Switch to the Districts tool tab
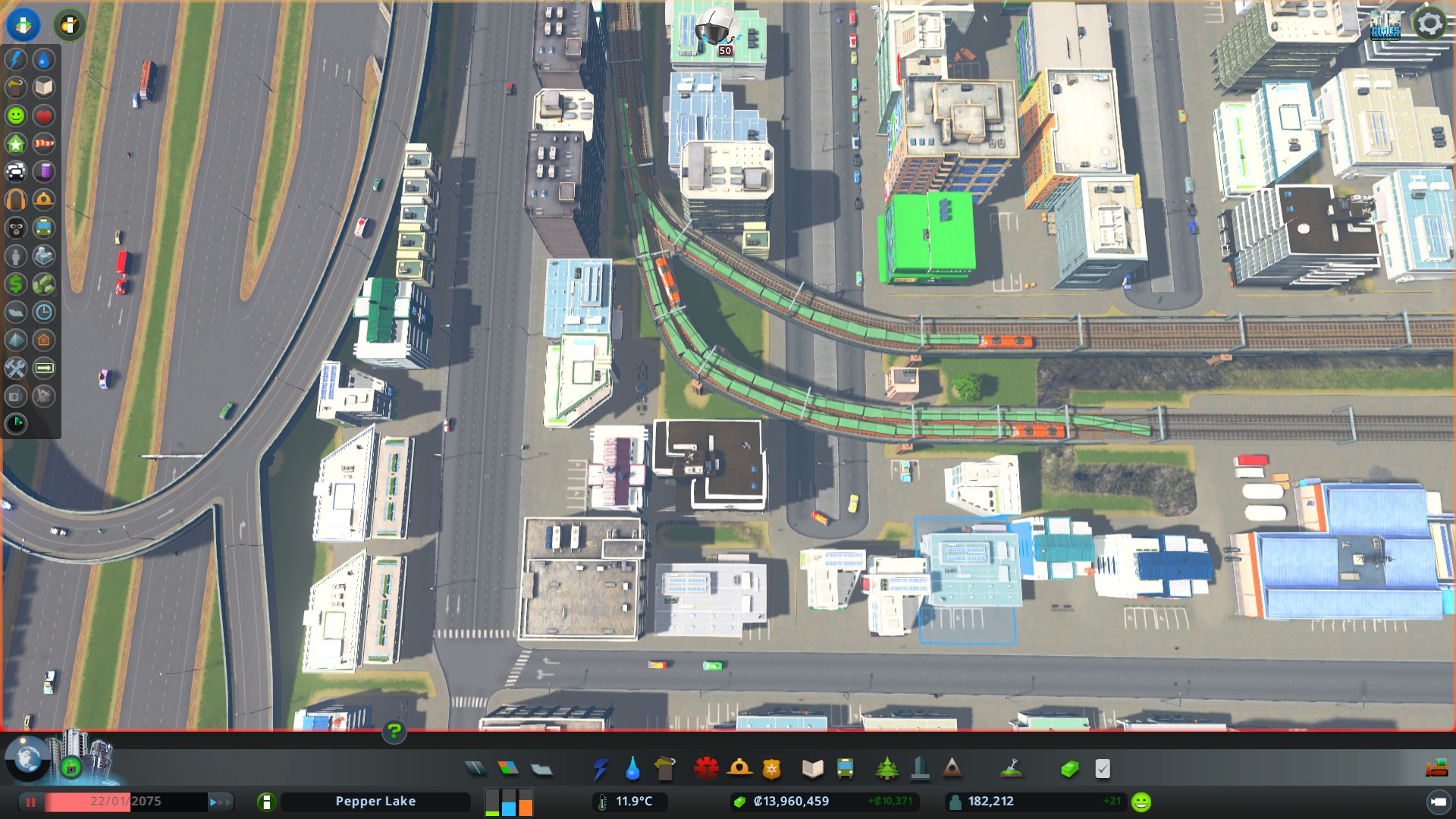 pyautogui.click(x=542, y=768)
